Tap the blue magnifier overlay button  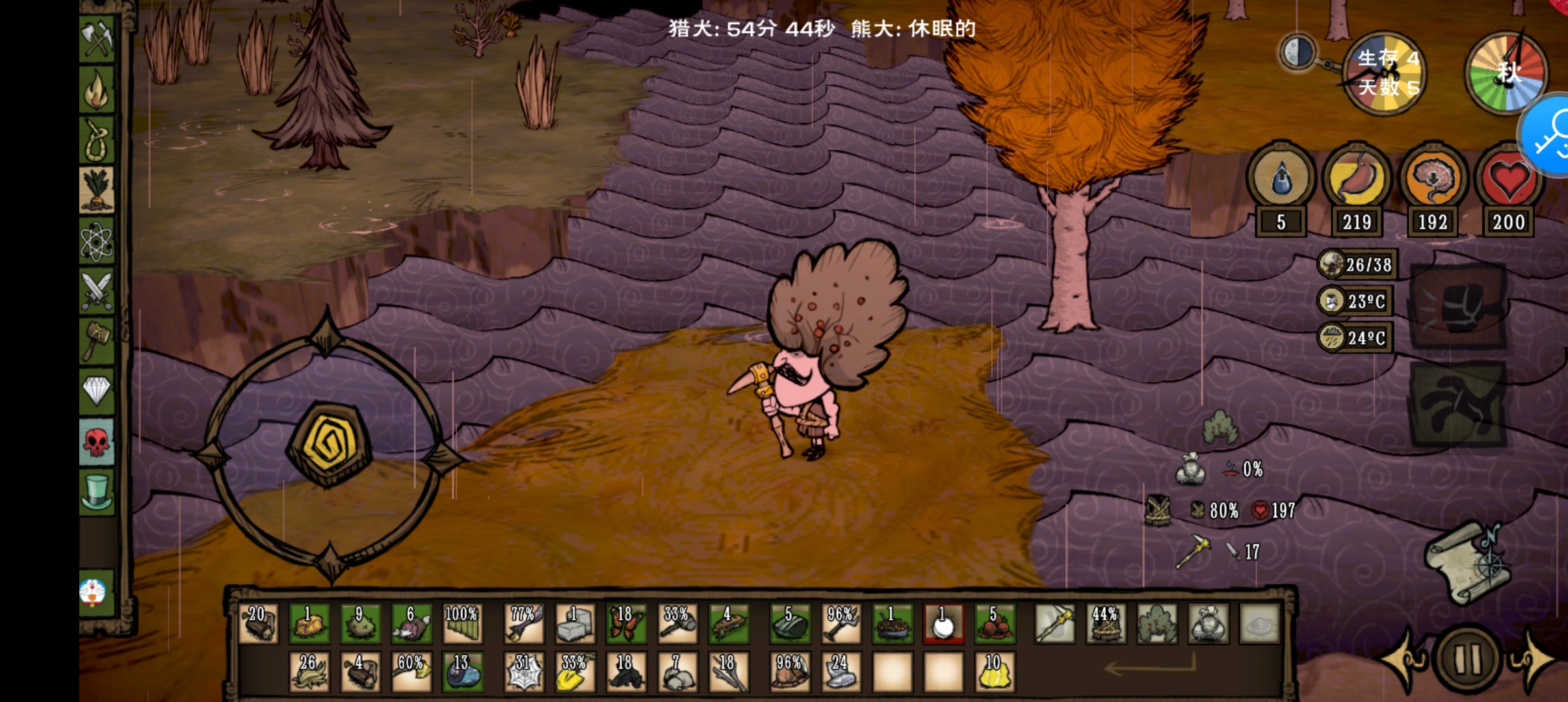[1551, 136]
